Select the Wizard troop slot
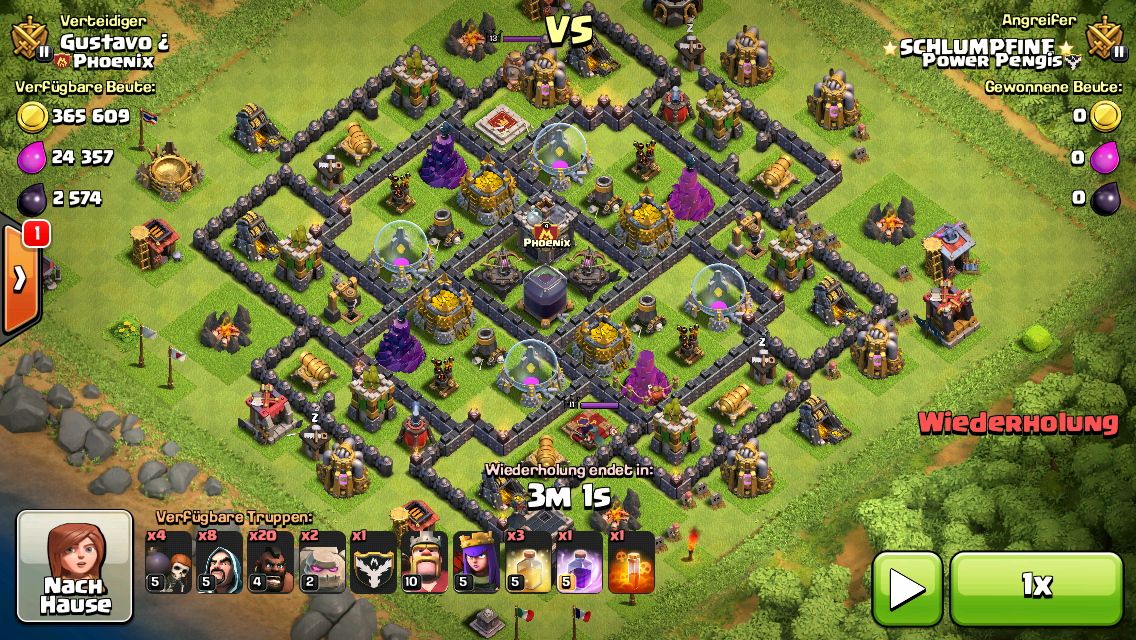Image resolution: width=1136 pixels, height=640 pixels. coord(219,562)
